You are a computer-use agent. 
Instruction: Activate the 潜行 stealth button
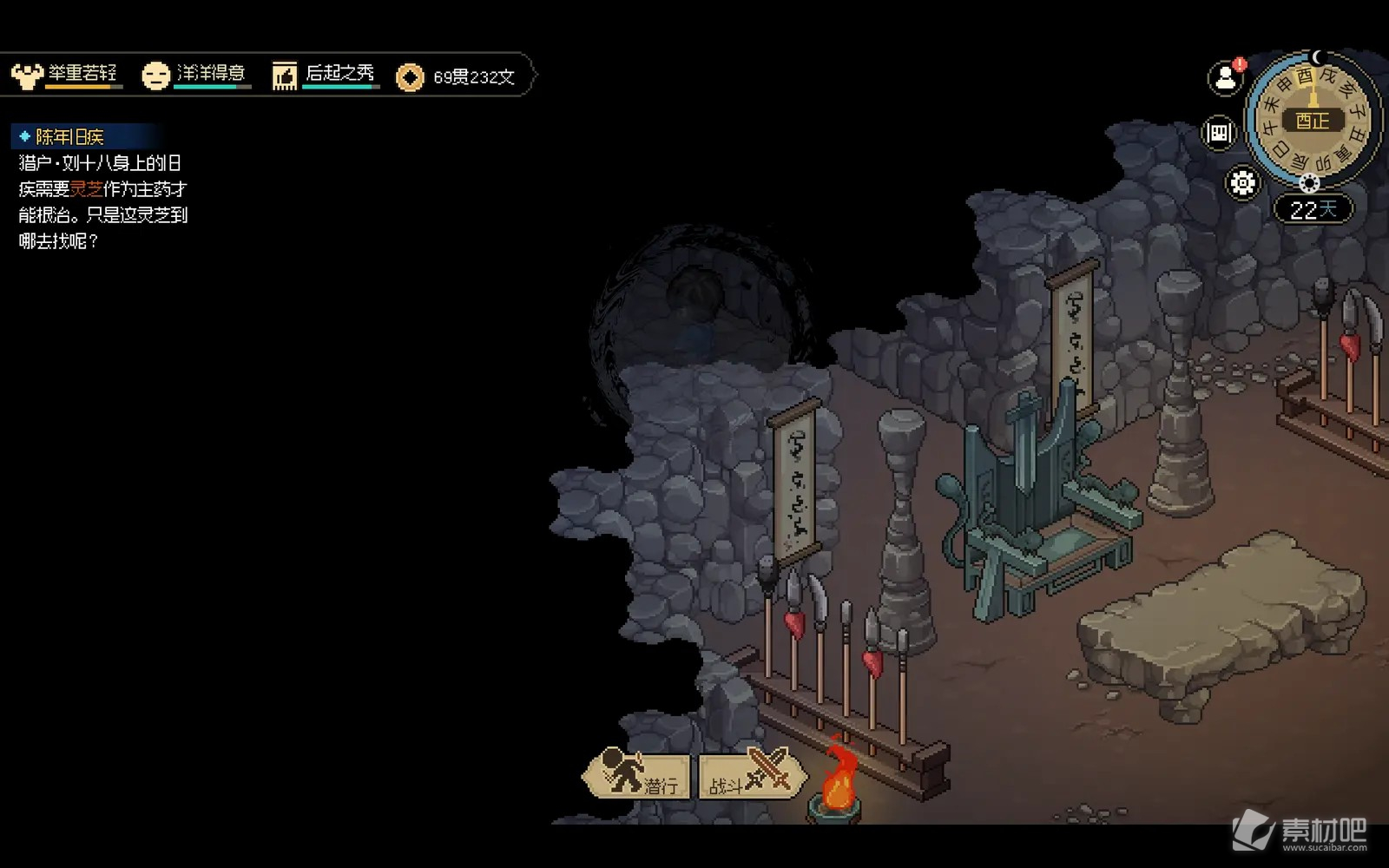click(x=638, y=775)
